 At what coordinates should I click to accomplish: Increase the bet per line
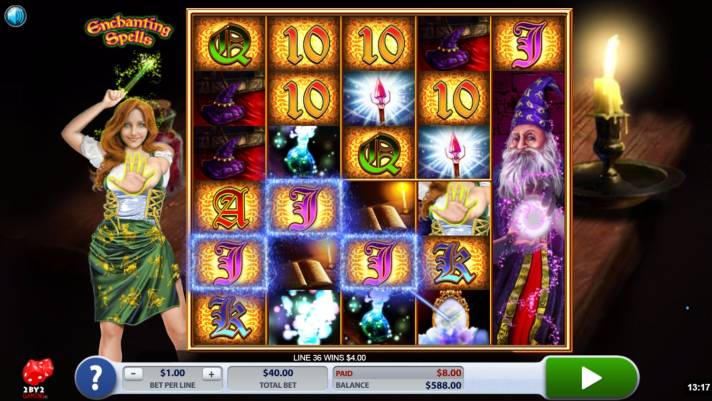pos(211,373)
